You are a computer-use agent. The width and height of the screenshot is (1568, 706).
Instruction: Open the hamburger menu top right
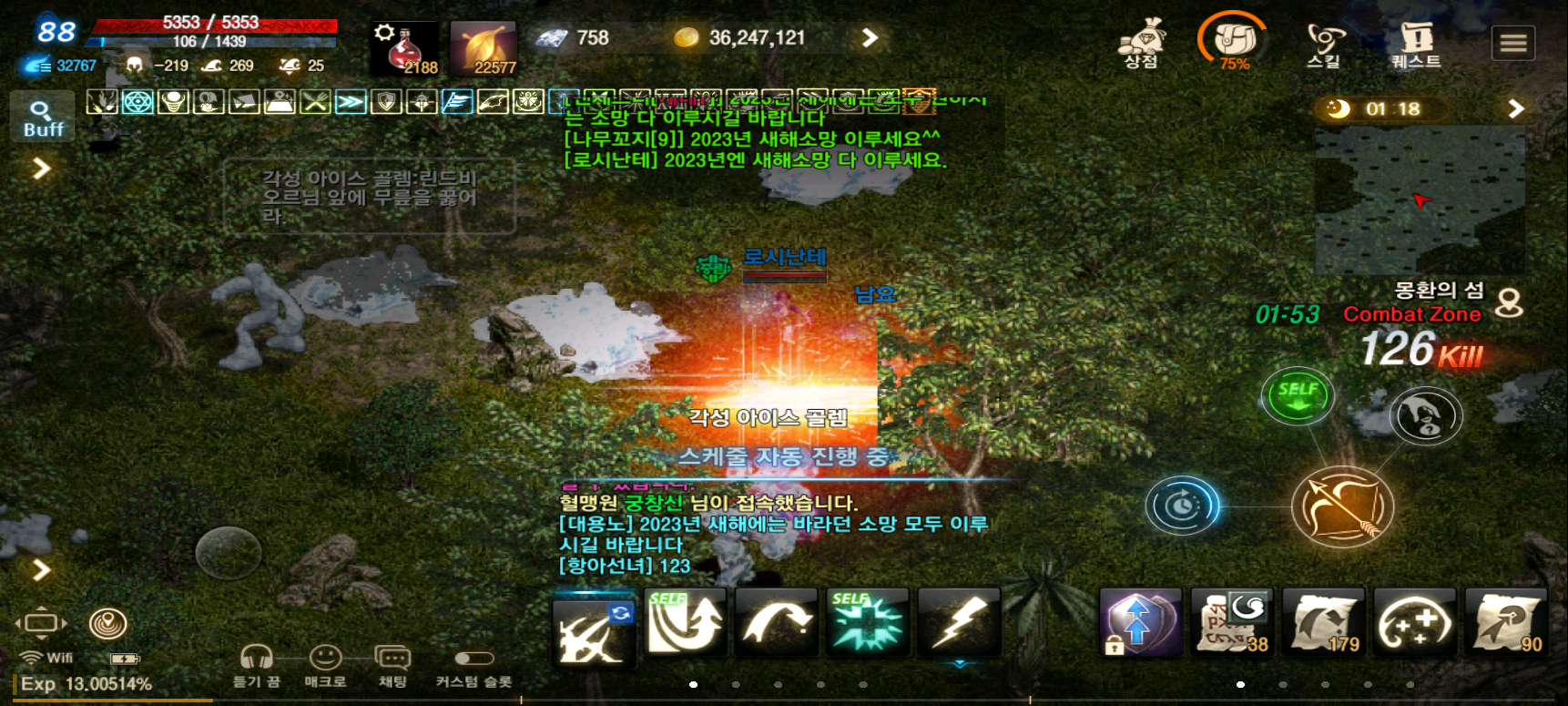click(x=1512, y=41)
